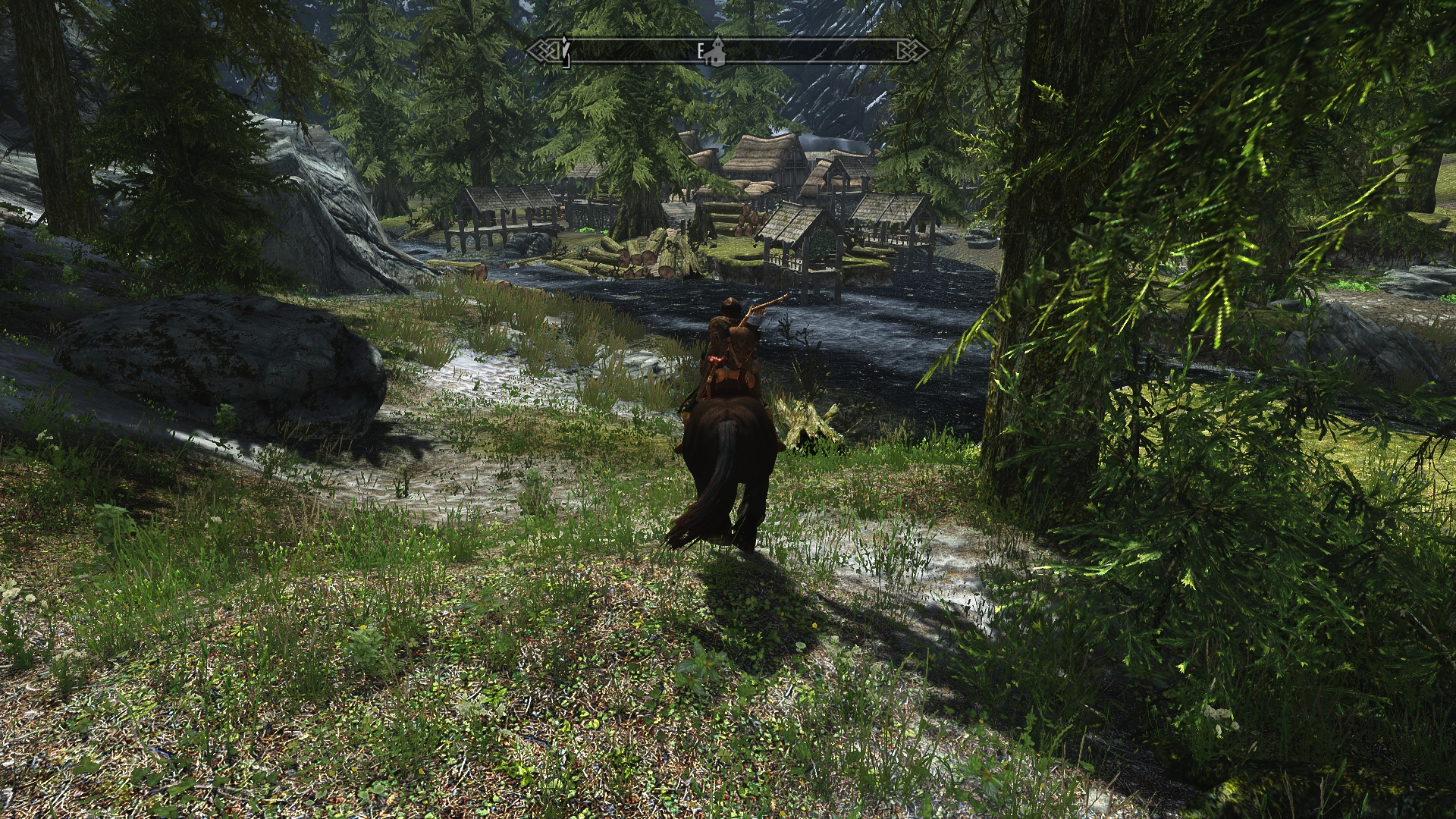
Task: Select the landmark marker at compass left edge
Action: coord(565,52)
